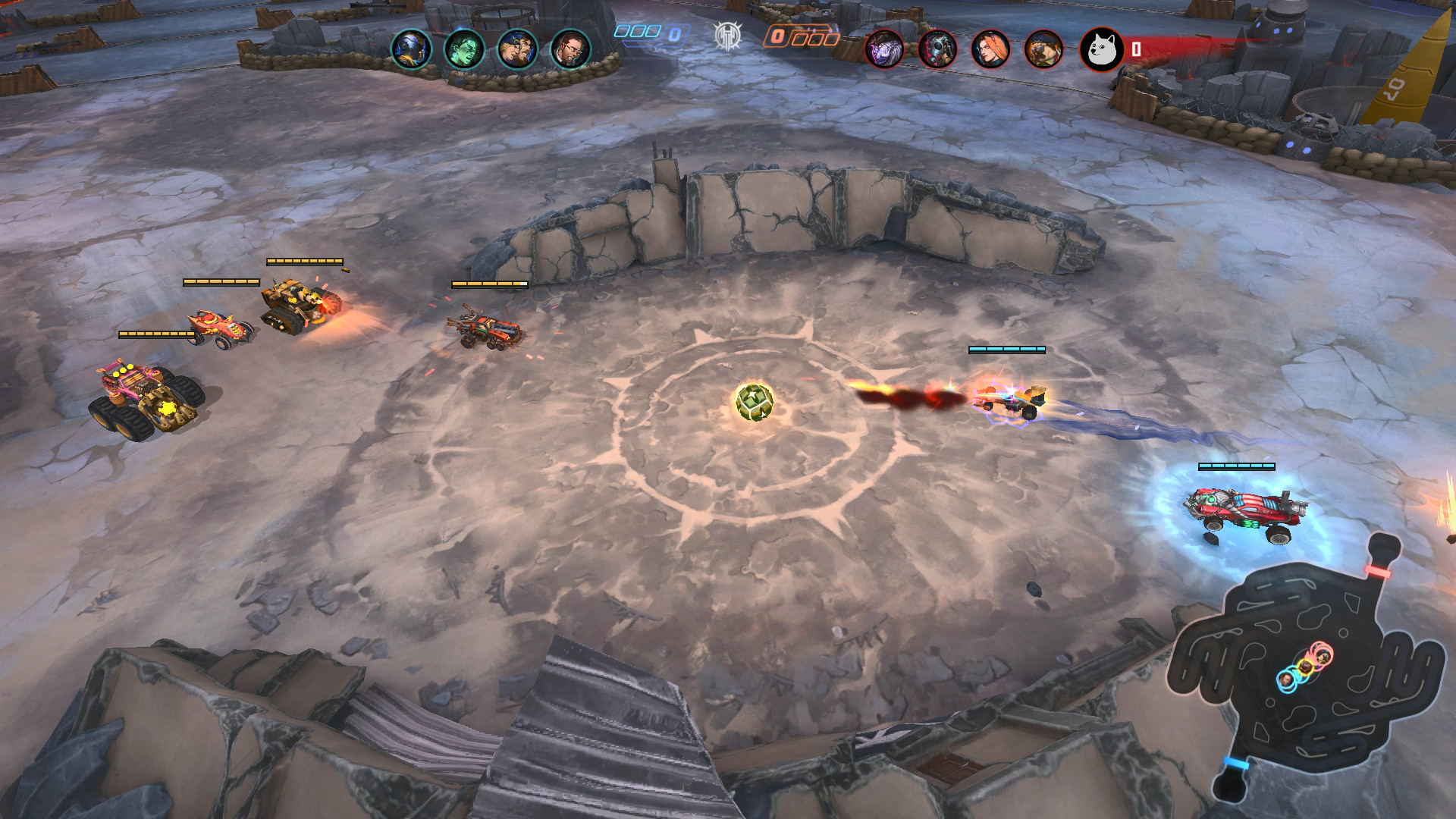The image size is (1456, 819).
Task: Click the blue-ringed ally icon on the minimap
Action: click(x=1287, y=682)
